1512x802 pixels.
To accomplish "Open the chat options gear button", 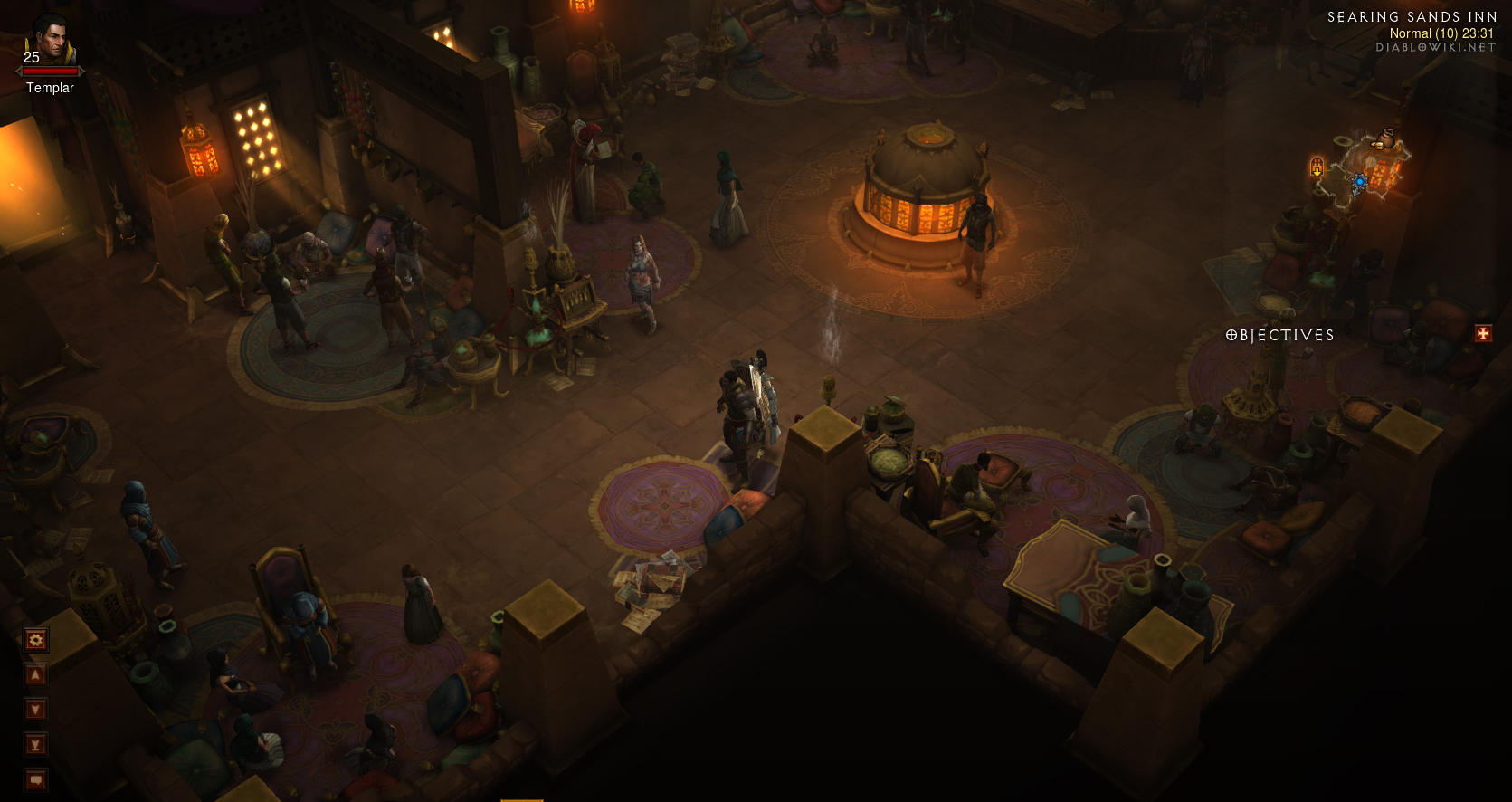I will click(x=35, y=641).
